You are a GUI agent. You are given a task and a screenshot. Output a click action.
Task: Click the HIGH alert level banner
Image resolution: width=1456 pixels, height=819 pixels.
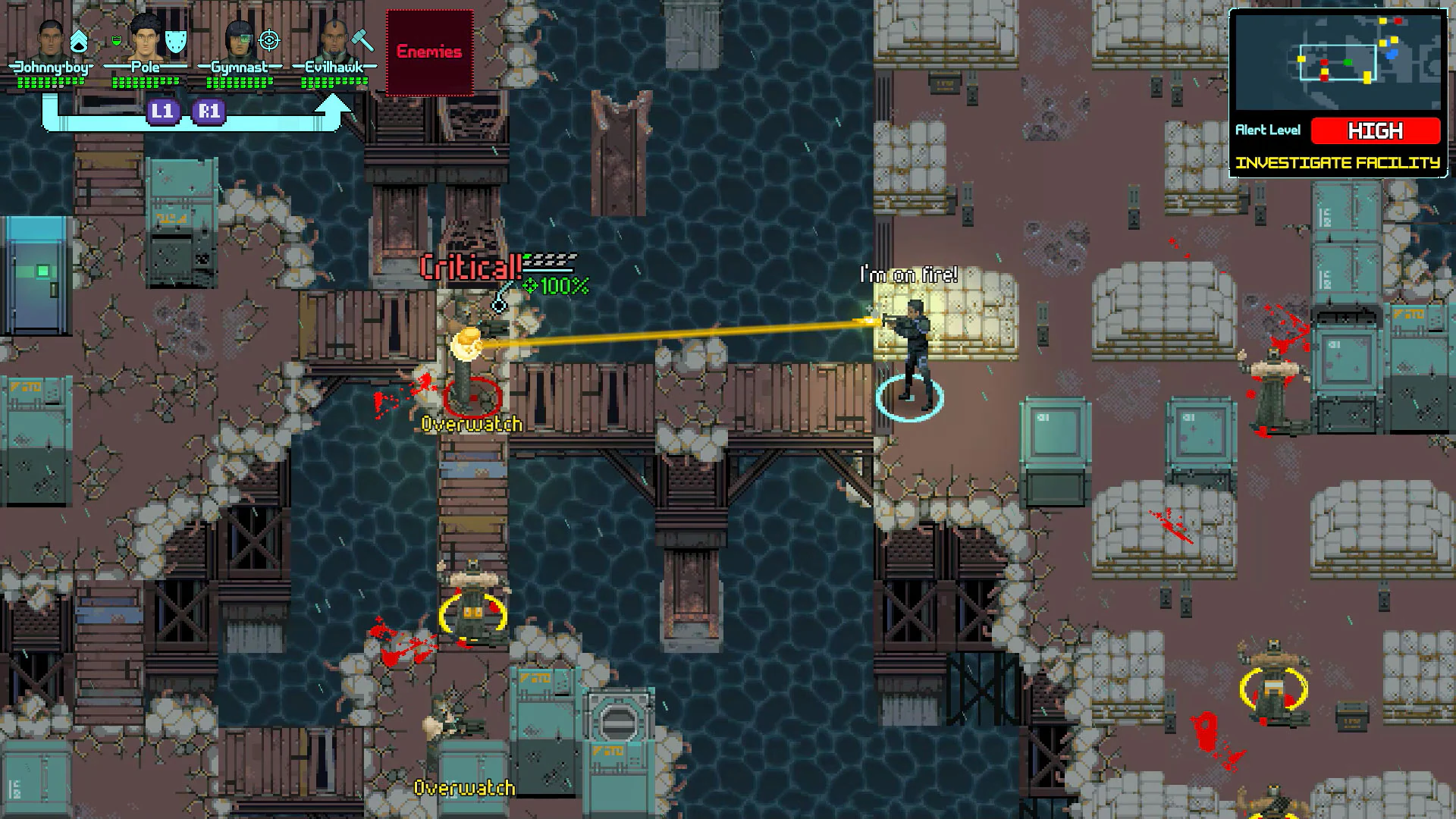coord(1376,131)
